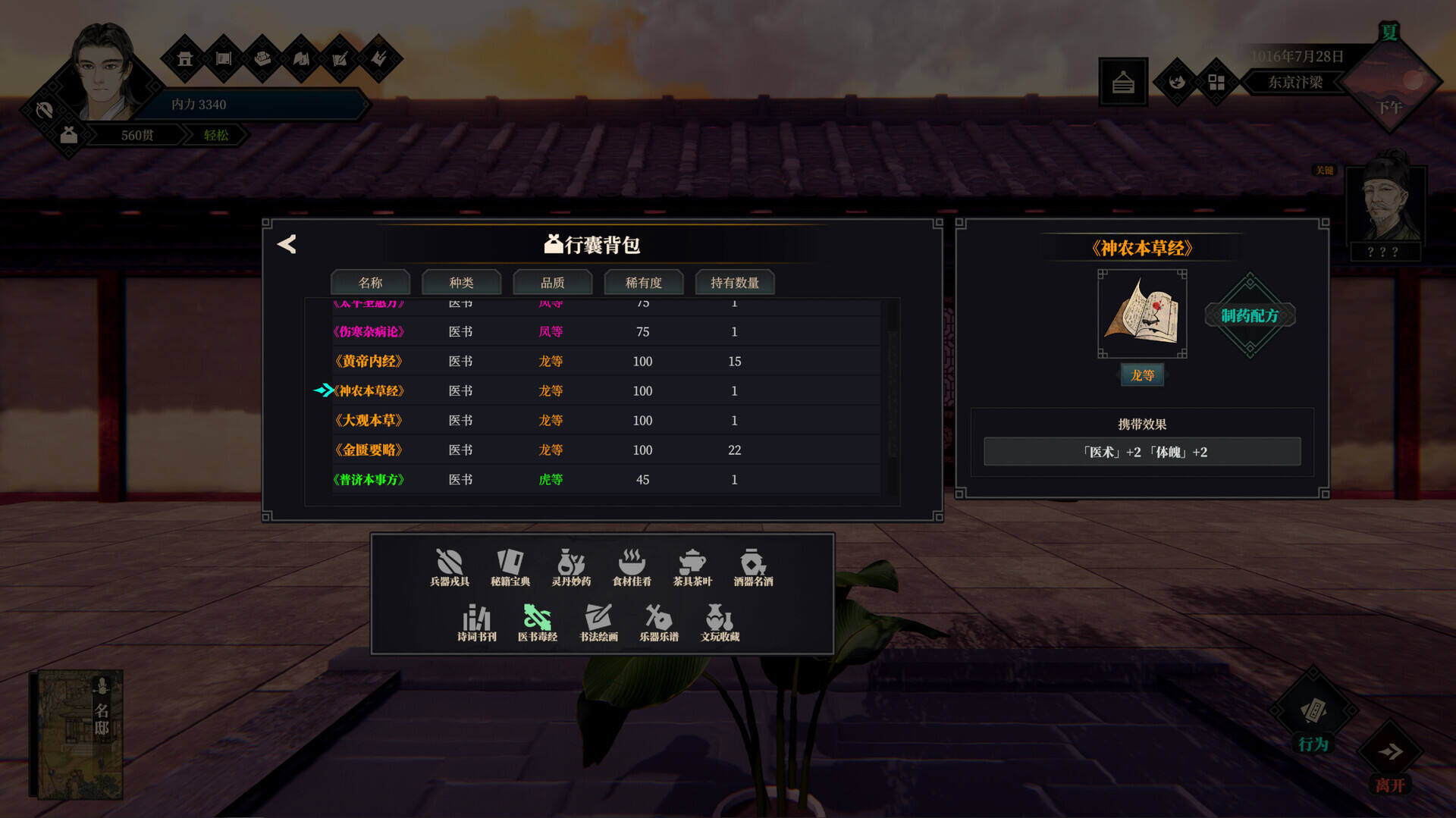
Task: Show the 秘籍宝典 category
Action: point(510,568)
